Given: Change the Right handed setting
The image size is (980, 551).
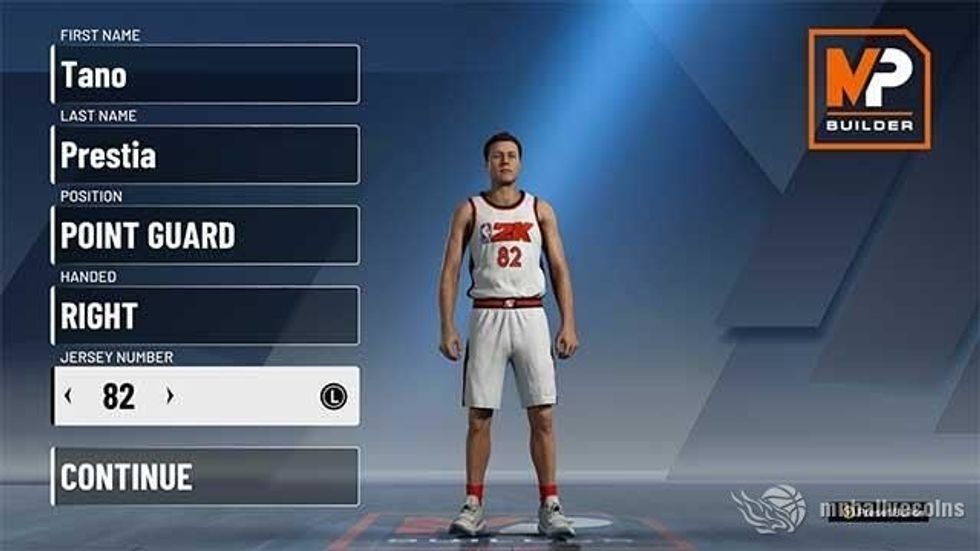Looking at the screenshot, I should pos(205,316).
